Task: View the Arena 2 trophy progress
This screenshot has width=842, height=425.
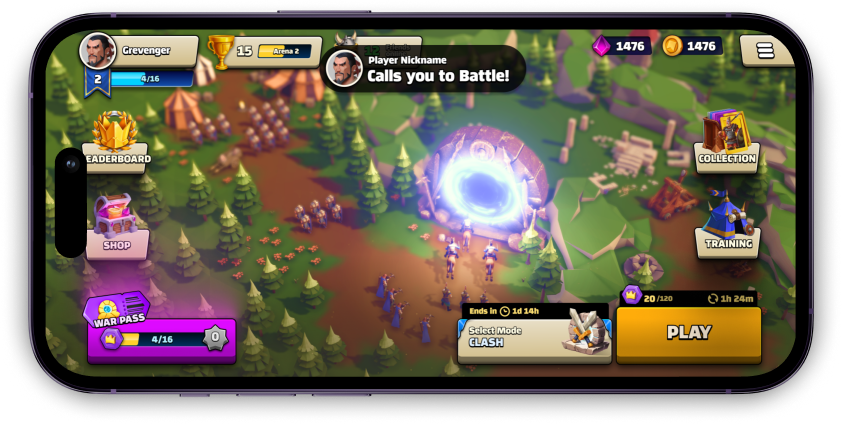Action: (x=263, y=51)
